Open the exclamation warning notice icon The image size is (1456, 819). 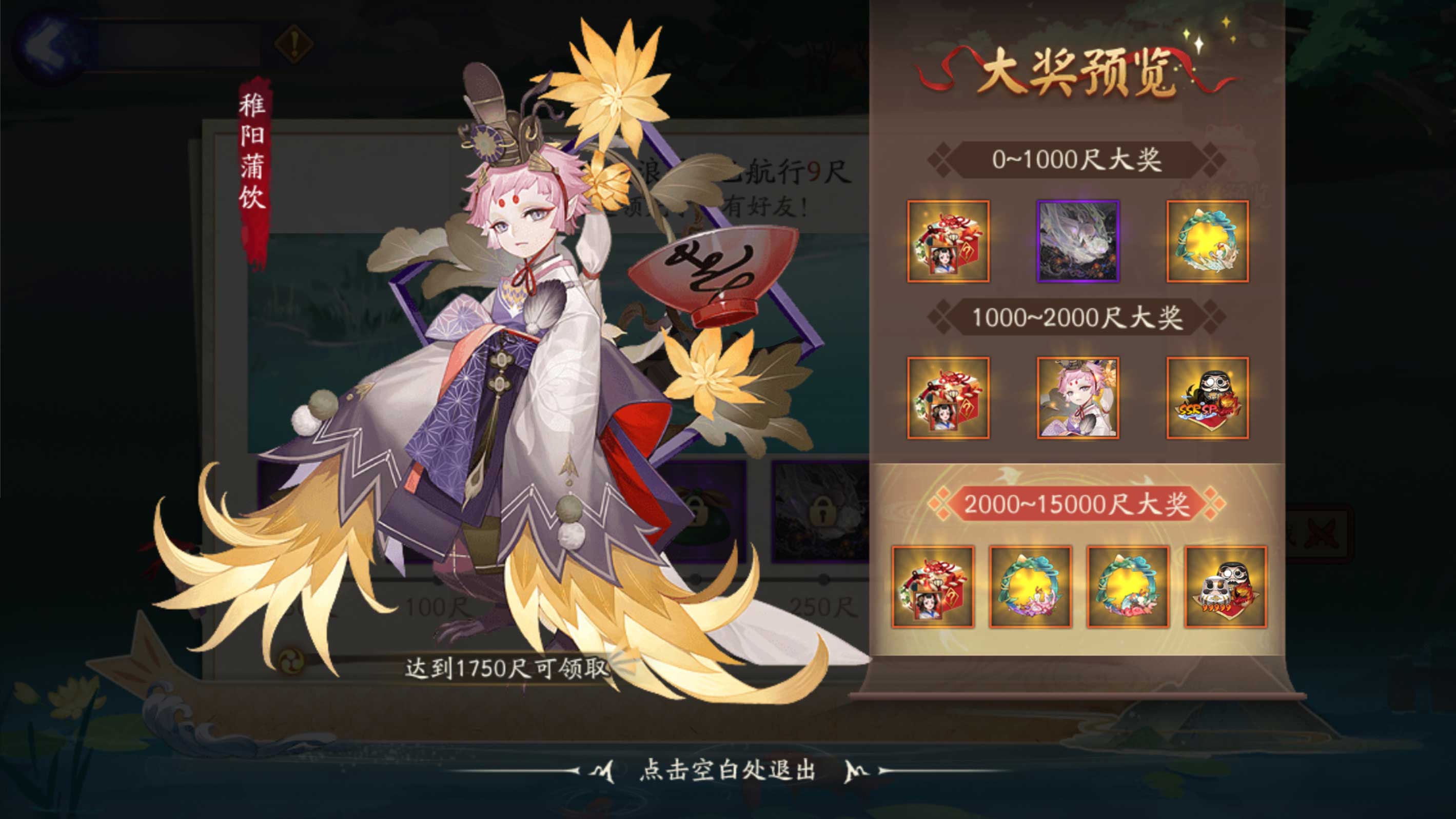(x=293, y=41)
